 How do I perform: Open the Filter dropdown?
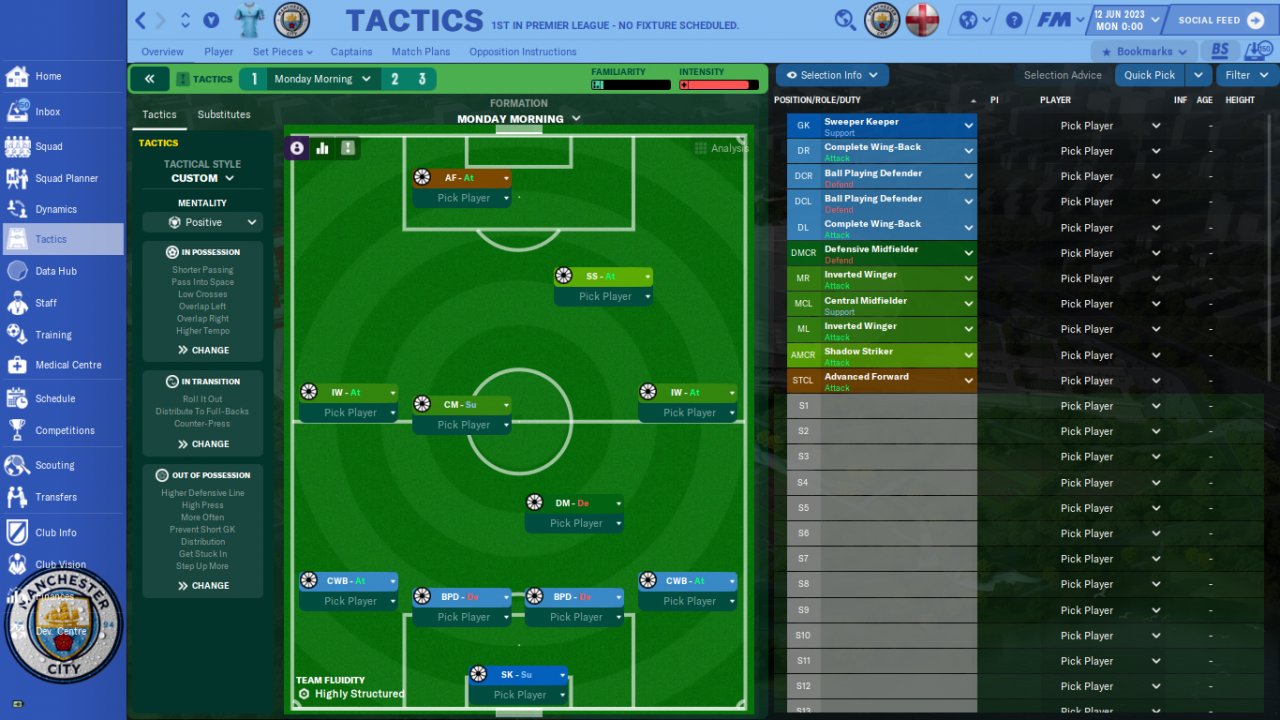point(1246,75)
